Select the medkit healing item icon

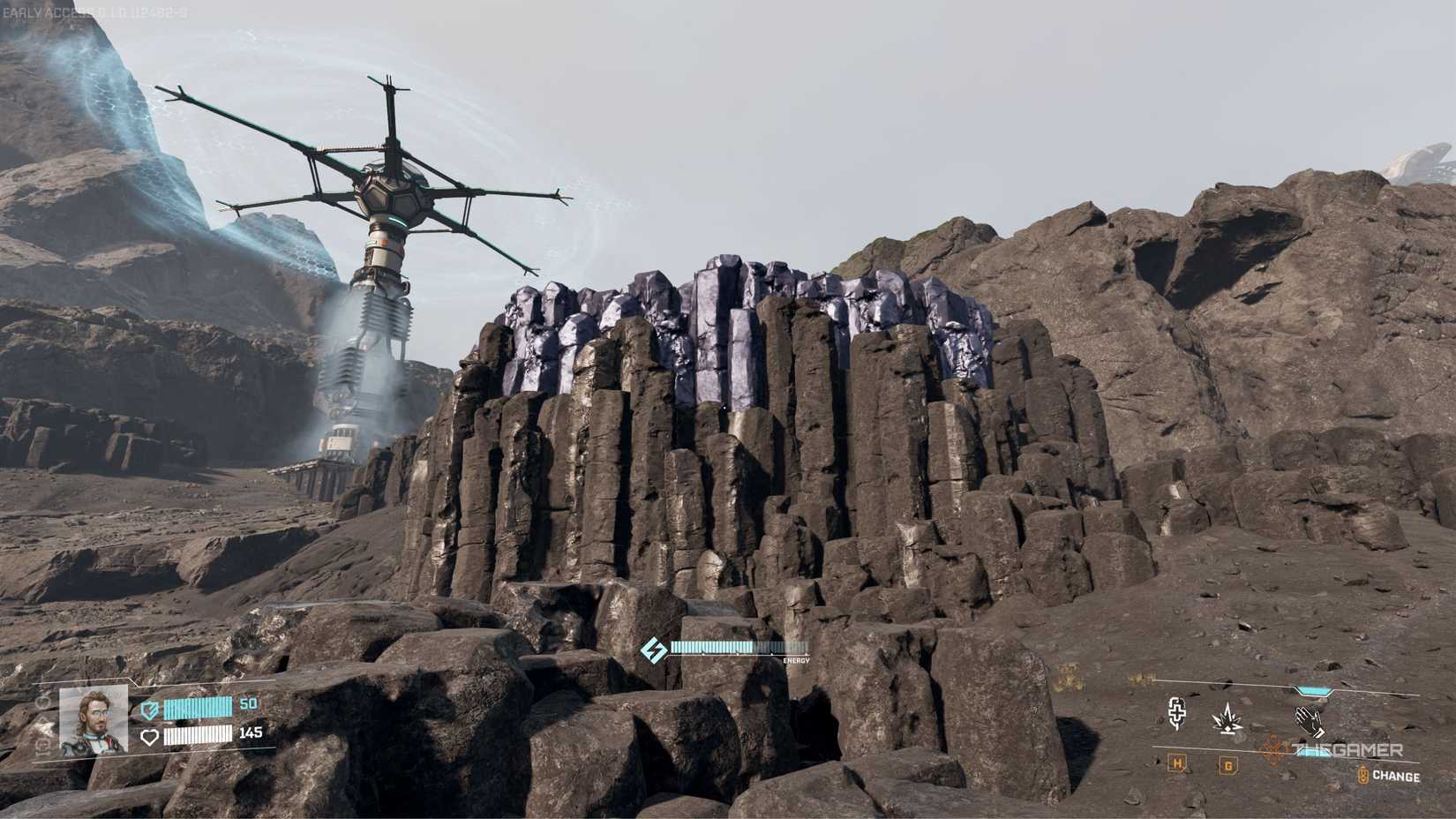tap(1175, 713)
